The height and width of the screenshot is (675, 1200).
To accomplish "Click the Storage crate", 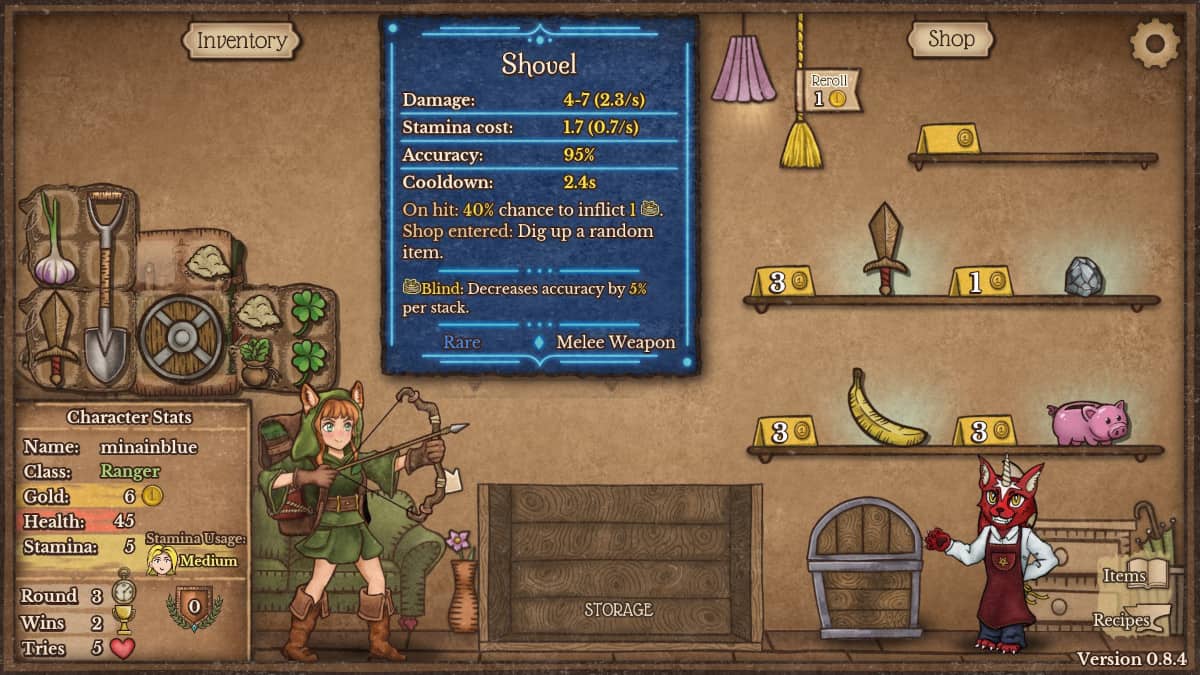I will [619, 565].
